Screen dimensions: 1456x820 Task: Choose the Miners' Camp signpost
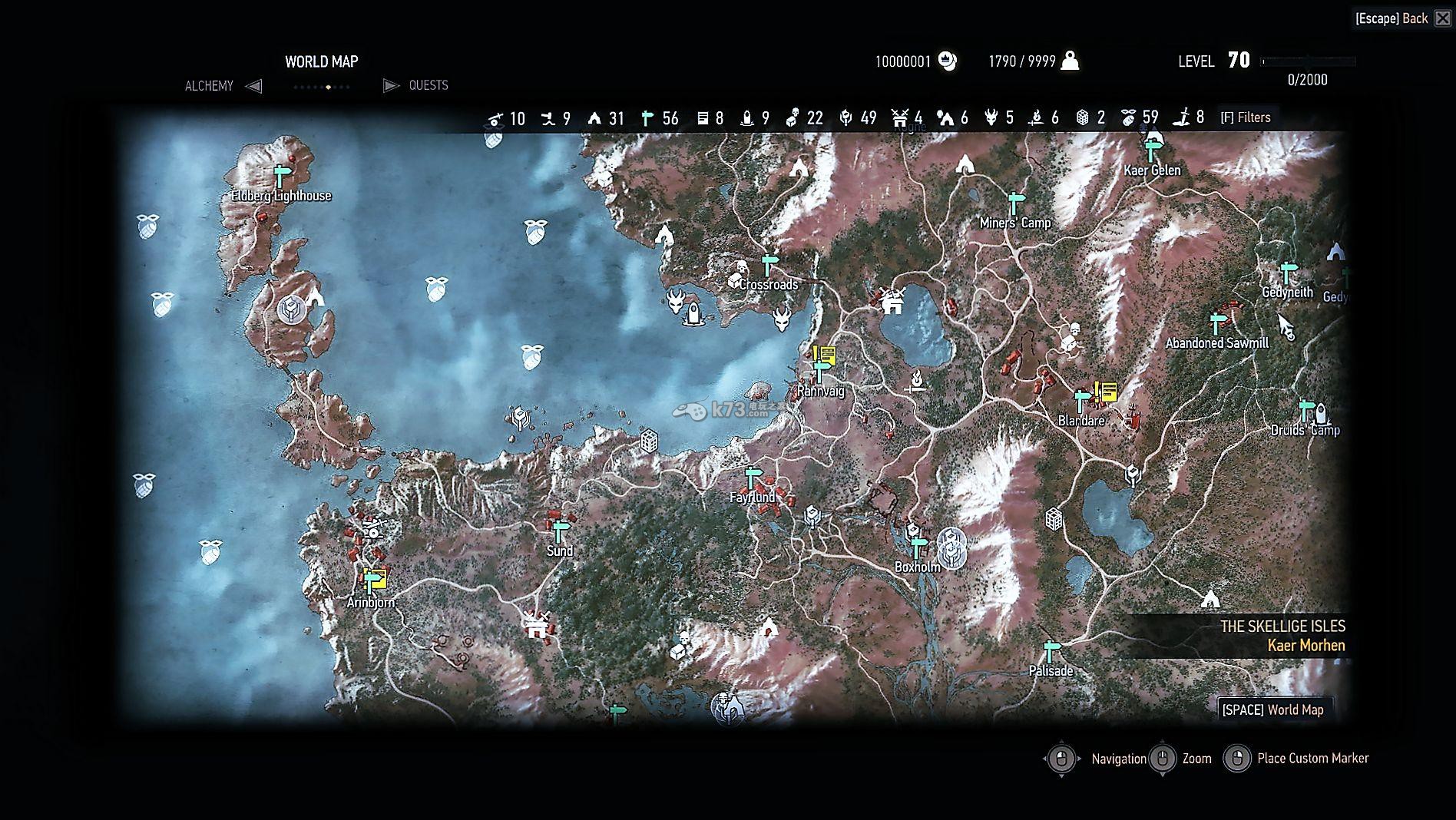coord(1016,203)
